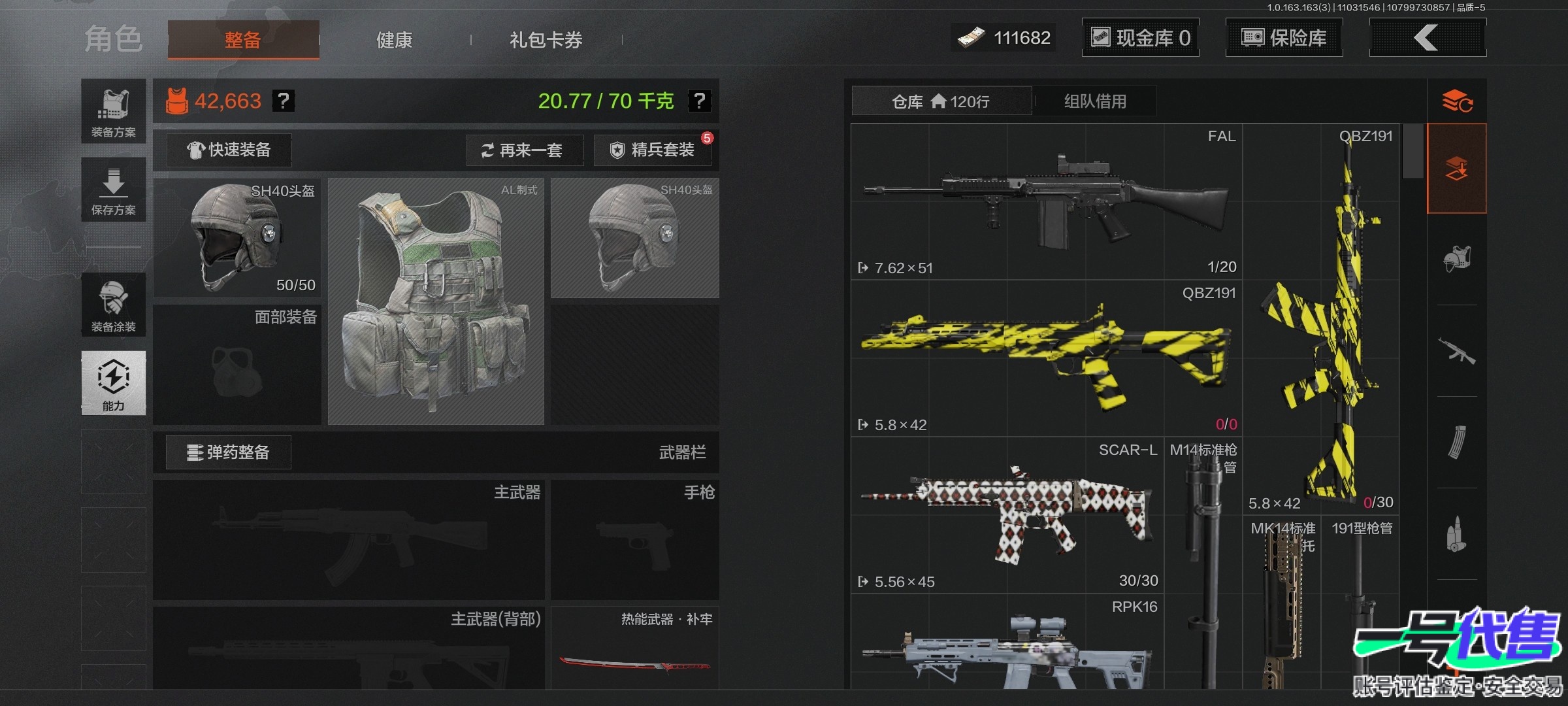This screenshot has height=706, width=1568.
Task: Select the equipped SH40 helmet slot
Action: pos(237,238)
